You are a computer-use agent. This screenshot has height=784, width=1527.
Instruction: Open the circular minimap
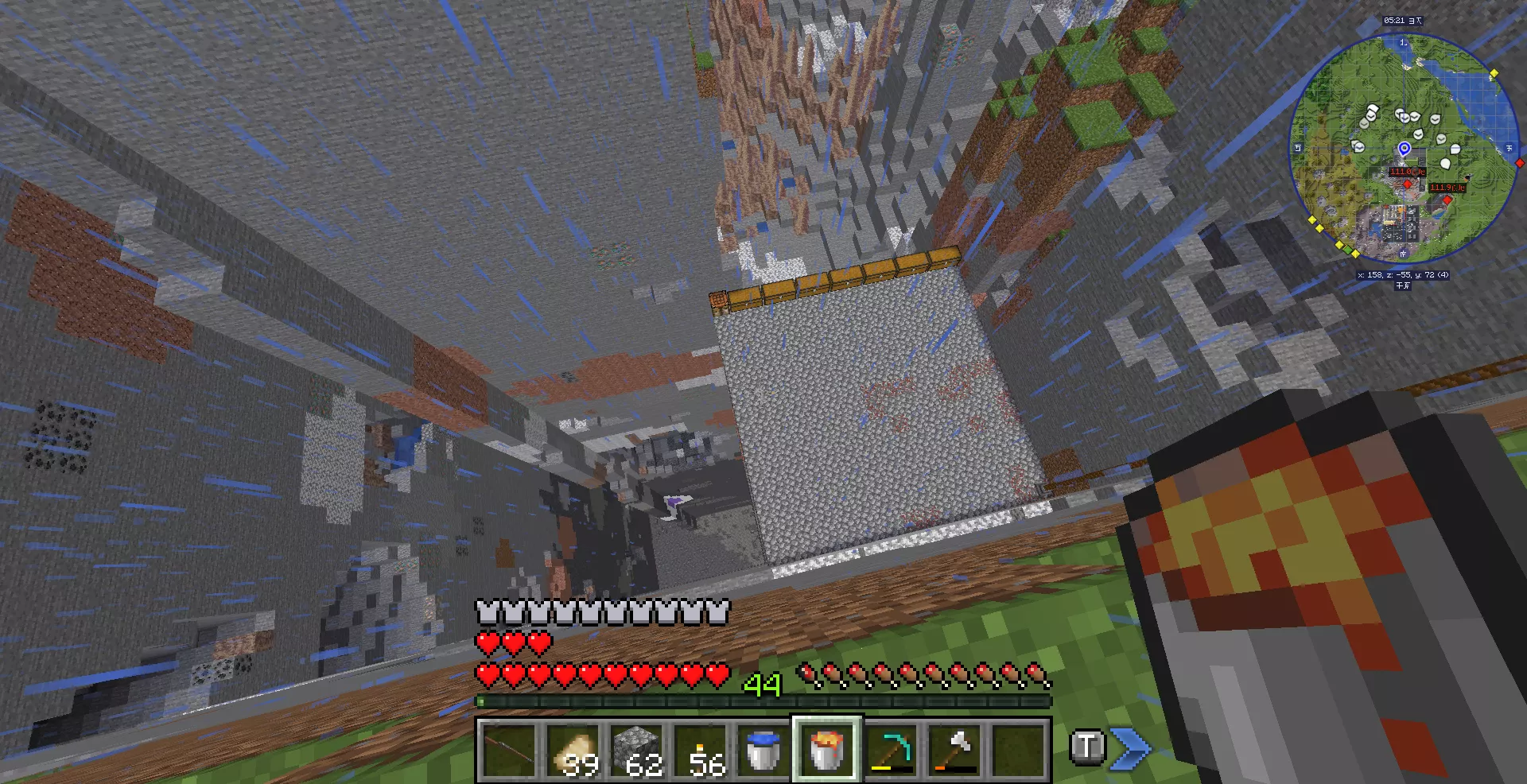pos(1402,147)
